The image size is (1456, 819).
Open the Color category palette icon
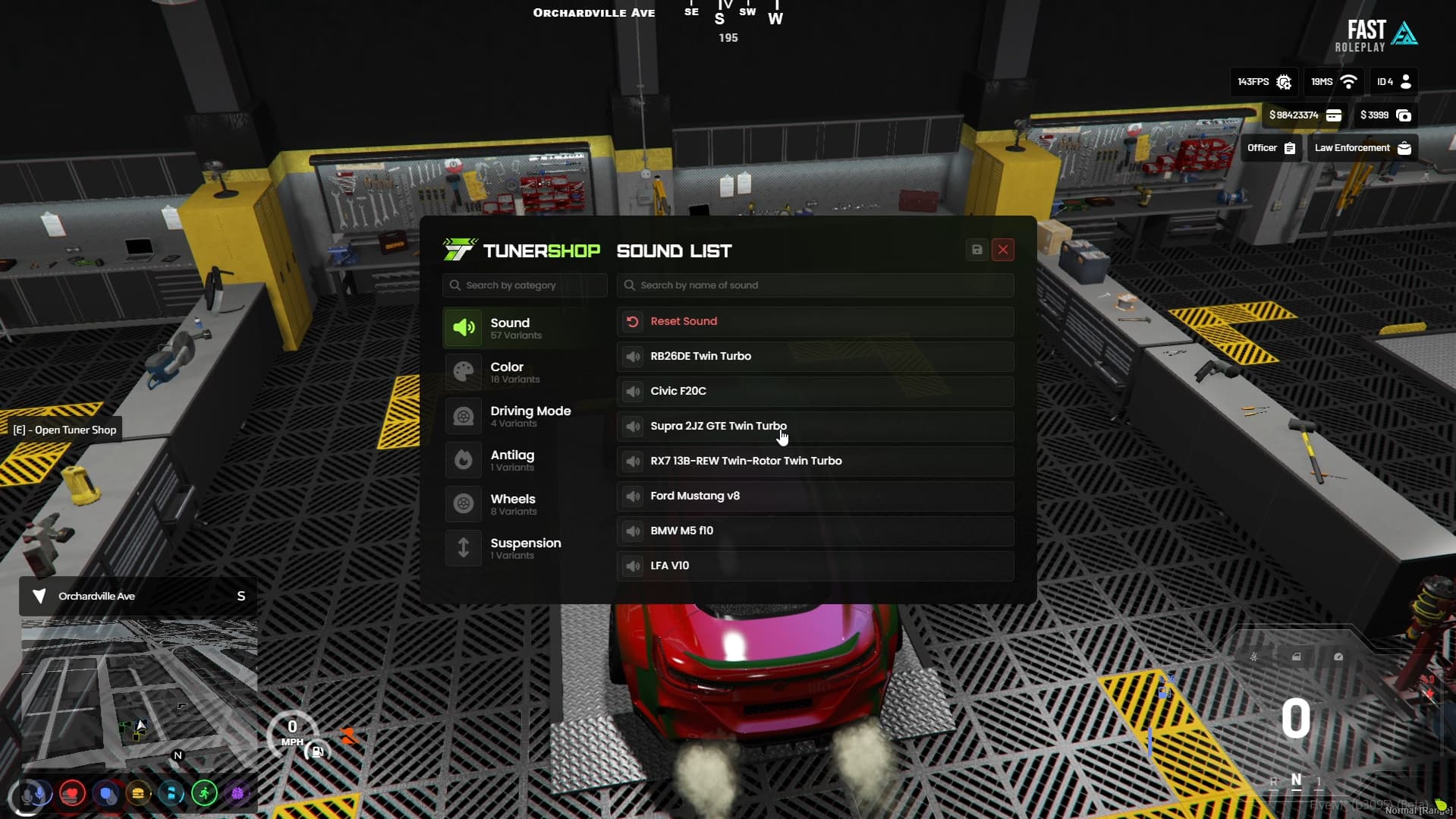(x=464, y=371)
